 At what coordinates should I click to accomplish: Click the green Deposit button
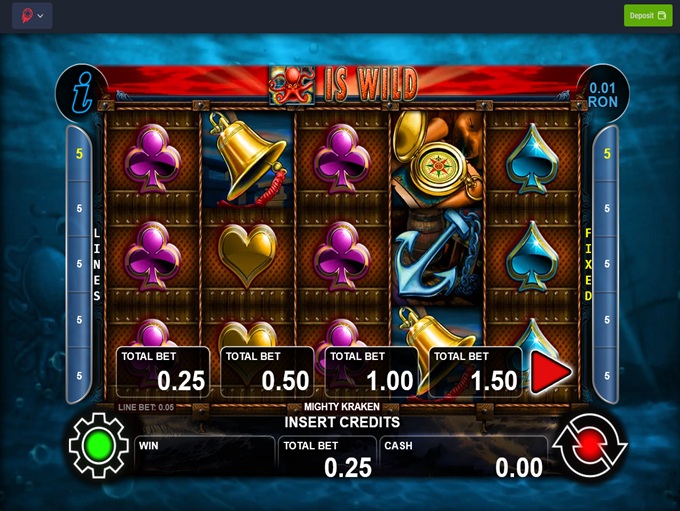[648, 15]
